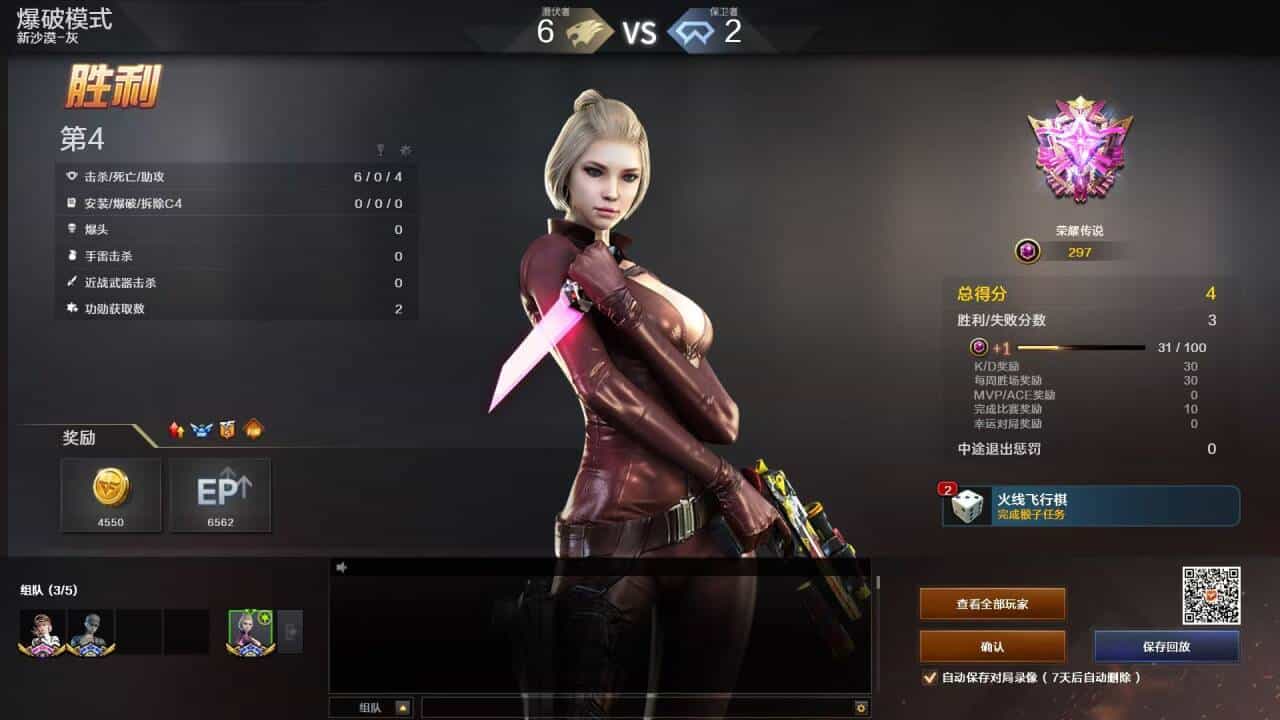Select the EP experience reward tile

click(x=220, y=494)
